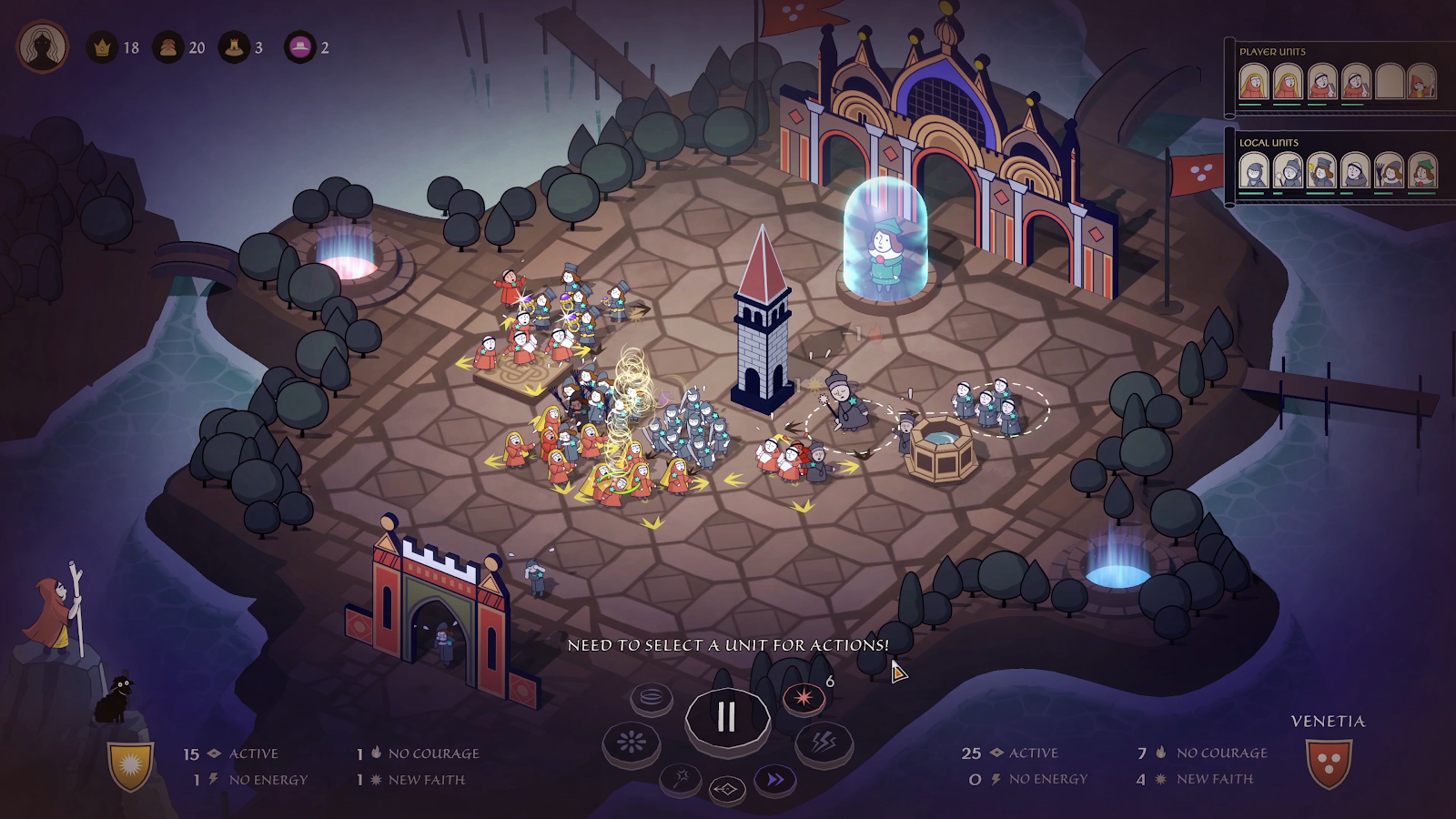
Task: Choose the broom-holding local unit portrait
Action: (1389, 171)
